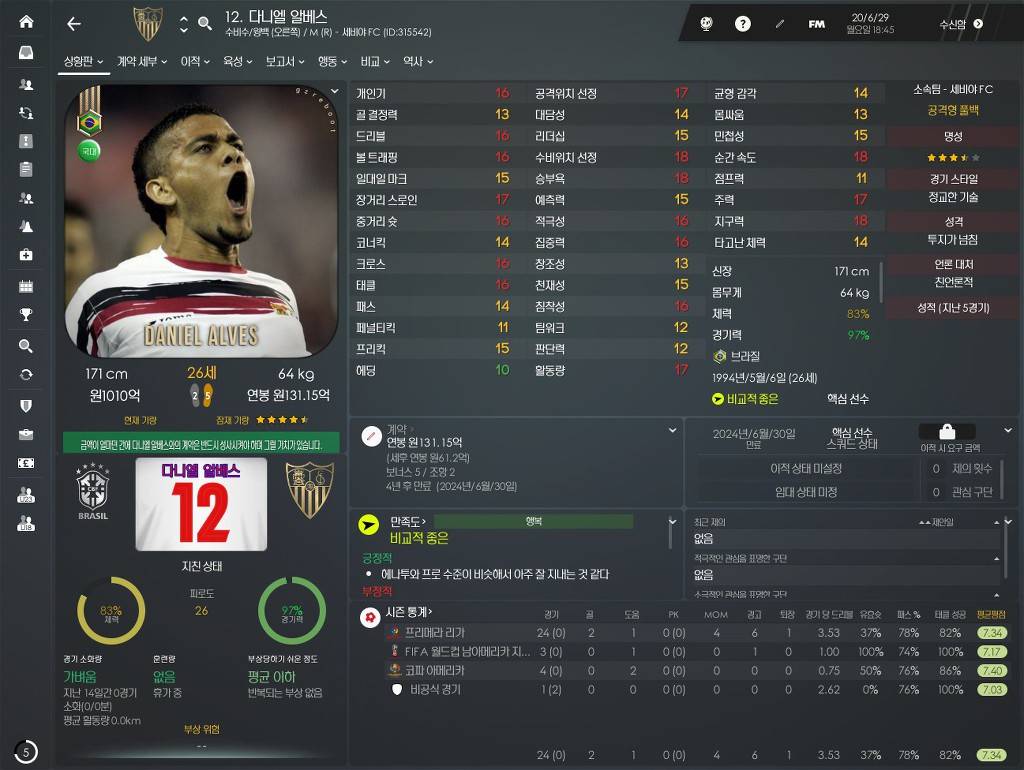Open the 보고서 reports tab
This screenshot has height=770, width=1024.
[284, 62]
